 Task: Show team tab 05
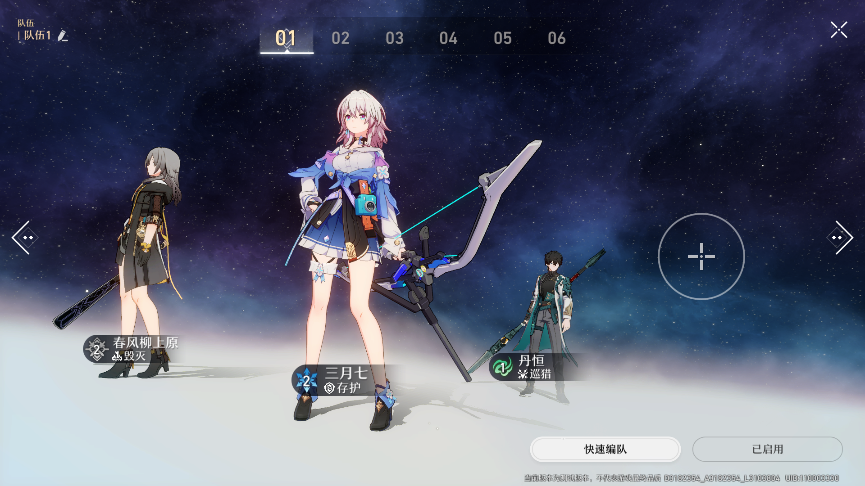(x=502, y=38)
